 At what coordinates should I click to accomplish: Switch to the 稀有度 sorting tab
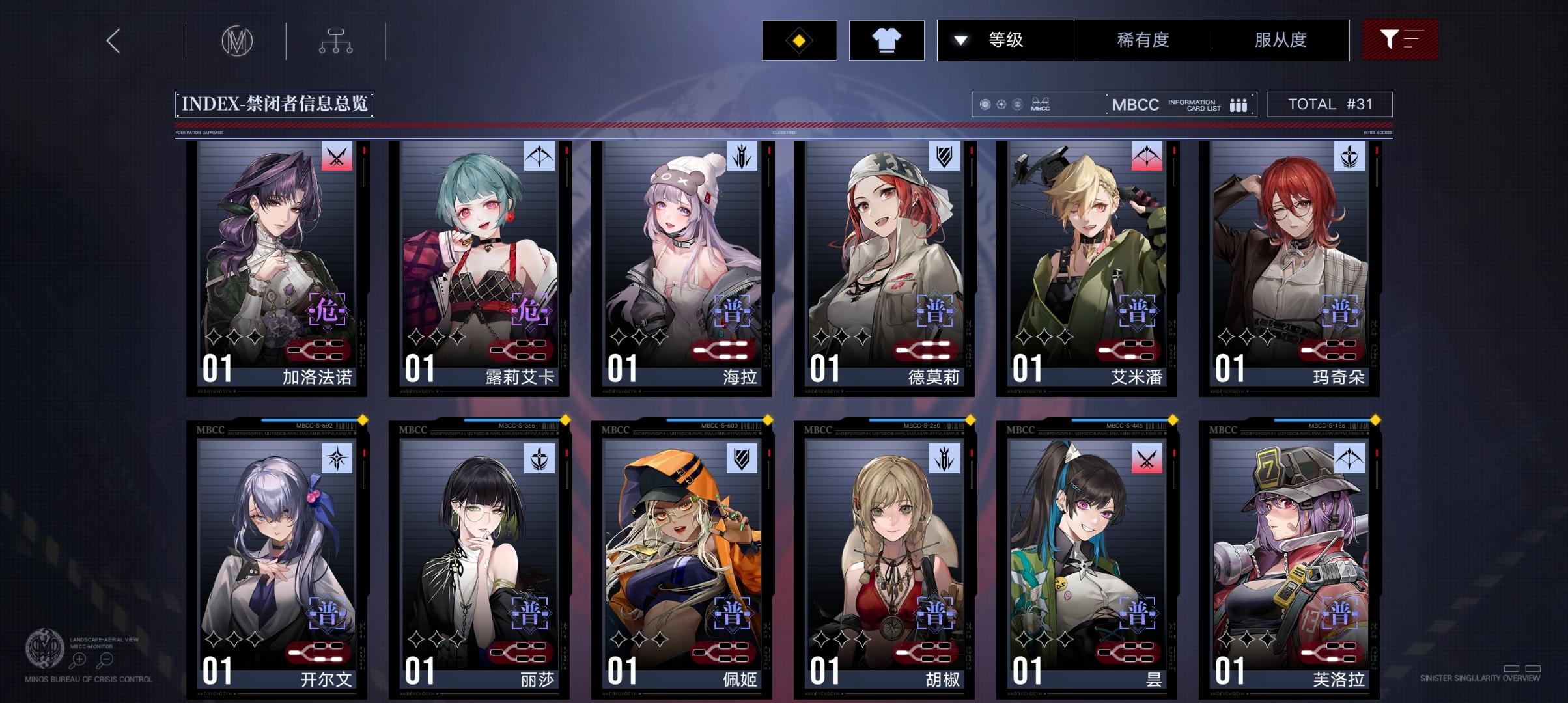tap(1141, 40)
